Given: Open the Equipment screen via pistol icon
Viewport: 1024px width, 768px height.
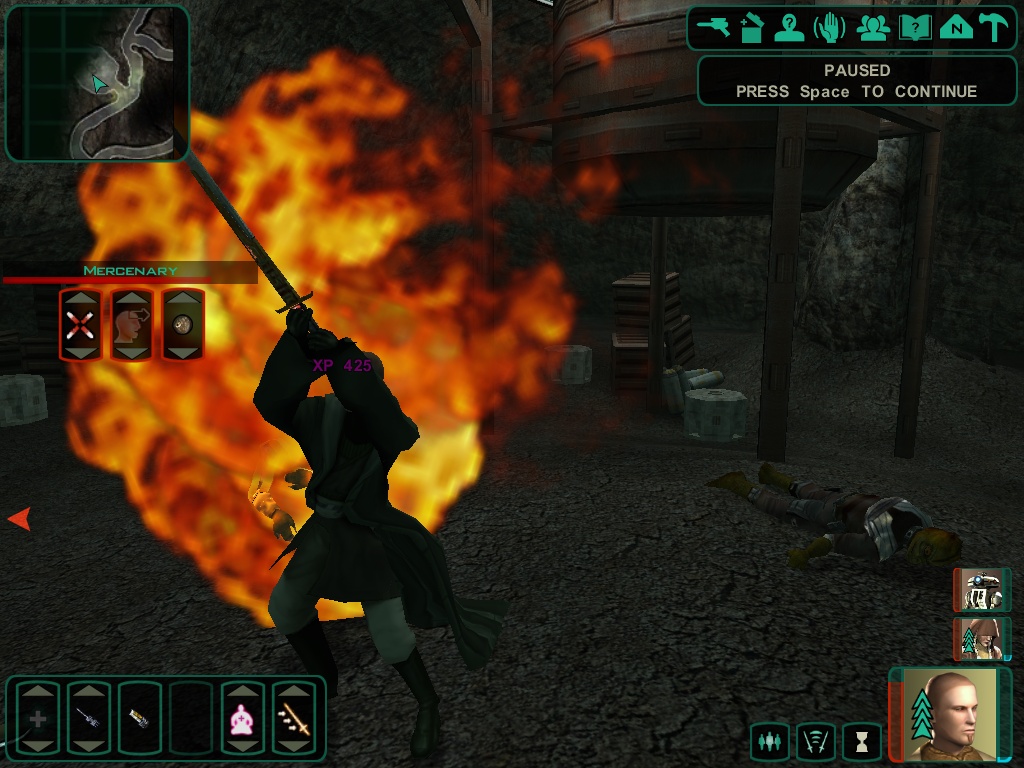Looking at the screenshot, I should click(x=714, y=28).
